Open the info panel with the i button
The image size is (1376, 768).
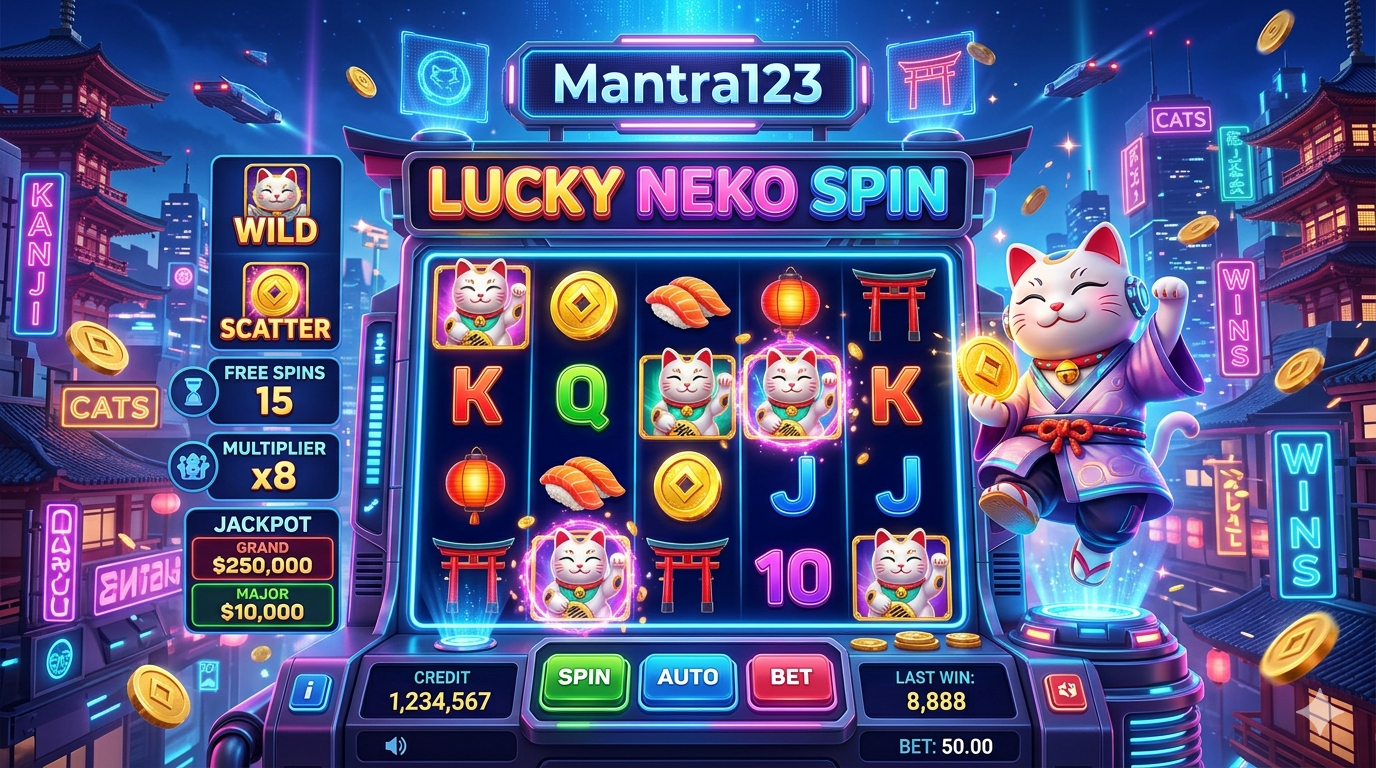[x=308, y=690]
